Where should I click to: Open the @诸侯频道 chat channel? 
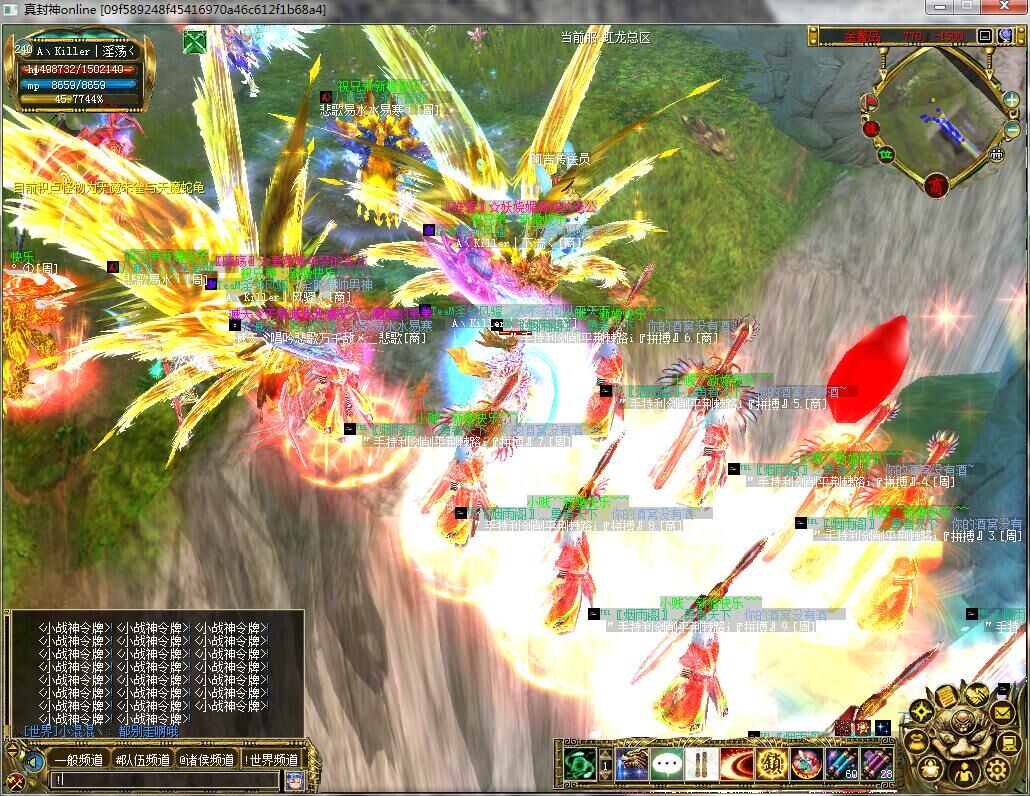click(207, 760)
